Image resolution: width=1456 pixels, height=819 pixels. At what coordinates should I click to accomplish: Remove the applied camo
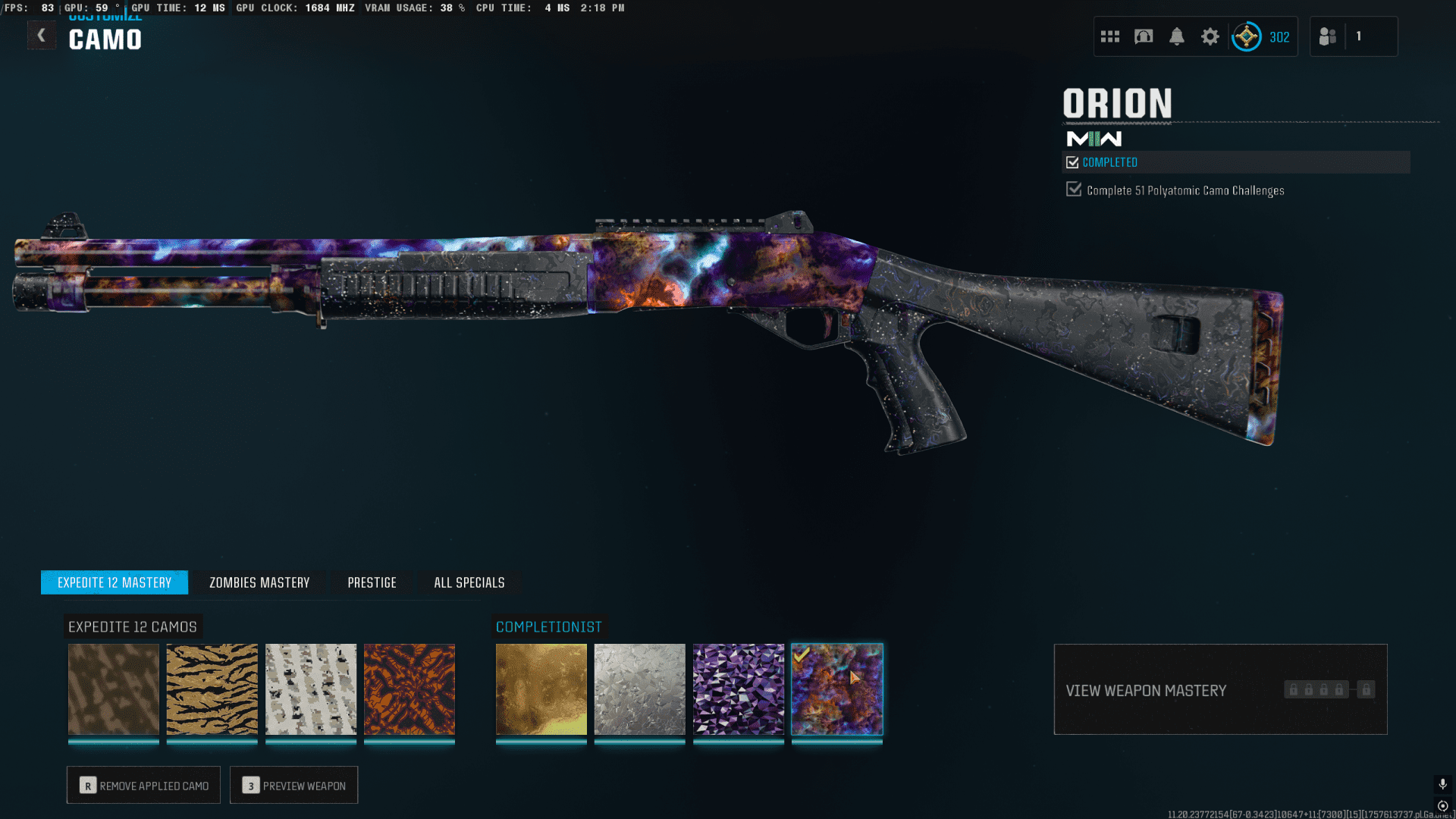point(143,786)
